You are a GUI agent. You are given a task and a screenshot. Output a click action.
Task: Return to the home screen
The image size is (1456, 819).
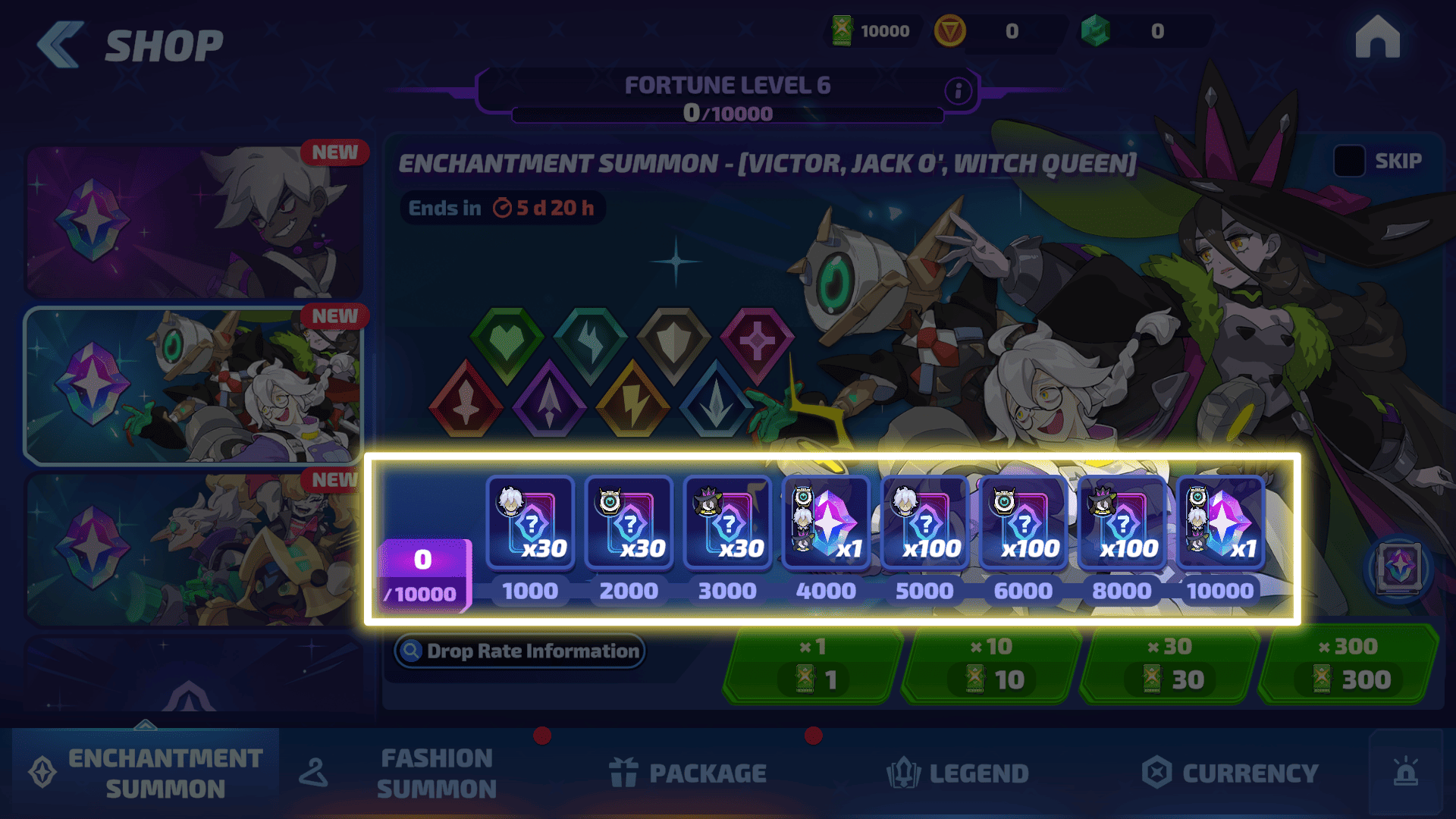[1377, 38]
